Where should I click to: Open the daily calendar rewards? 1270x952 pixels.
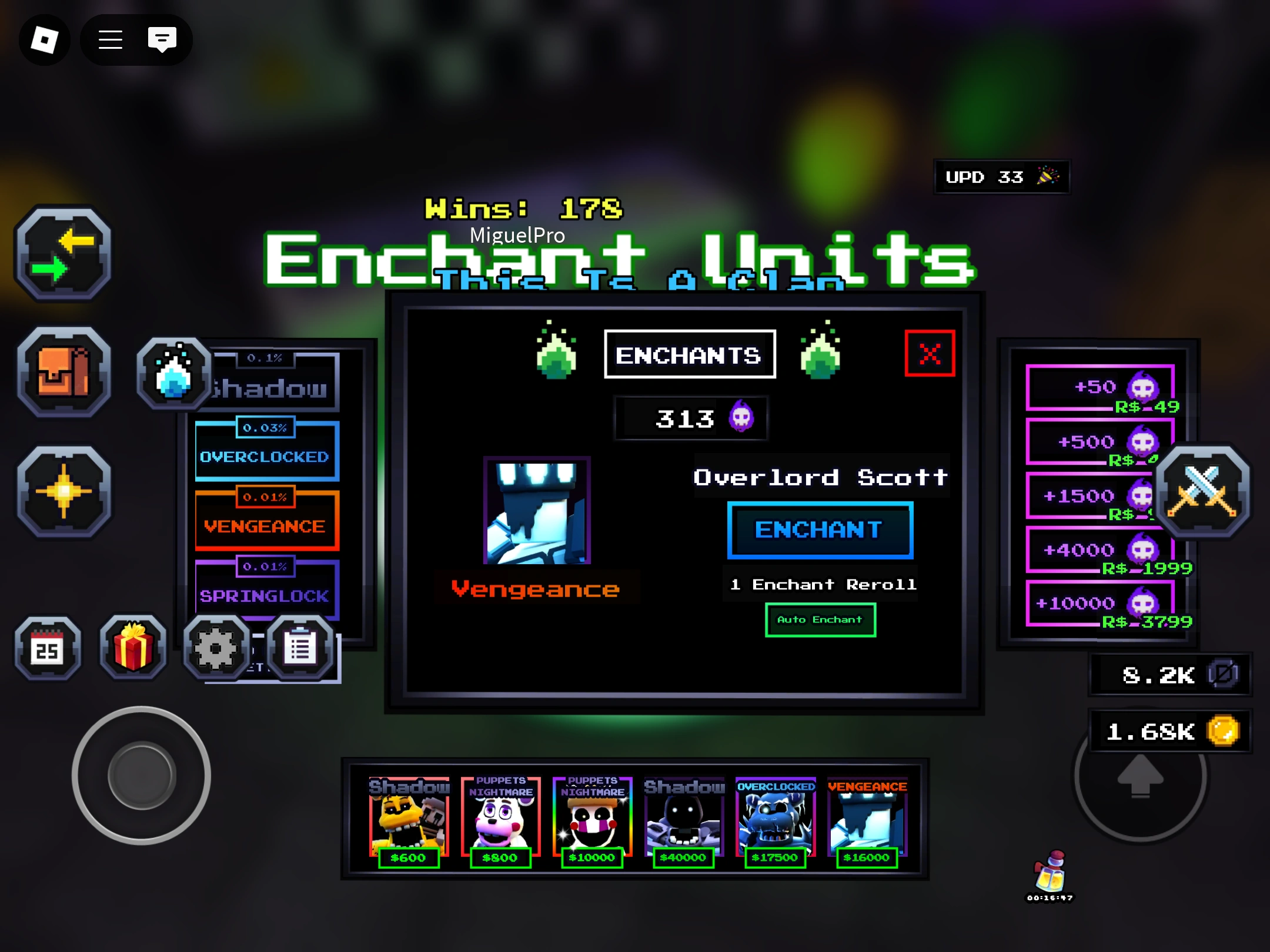48,648
